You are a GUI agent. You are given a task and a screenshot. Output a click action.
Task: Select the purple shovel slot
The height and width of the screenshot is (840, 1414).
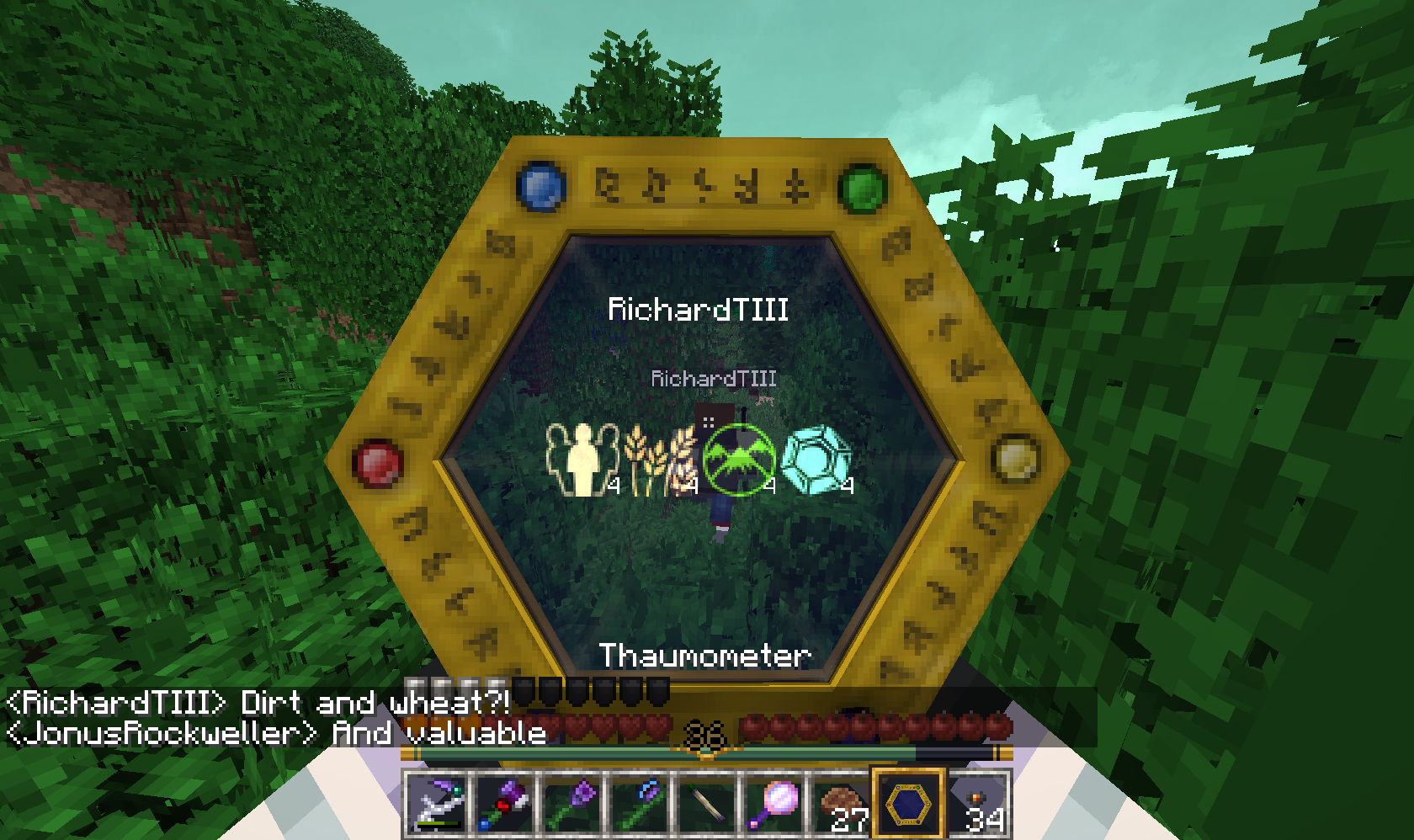[x=572, y=805]
